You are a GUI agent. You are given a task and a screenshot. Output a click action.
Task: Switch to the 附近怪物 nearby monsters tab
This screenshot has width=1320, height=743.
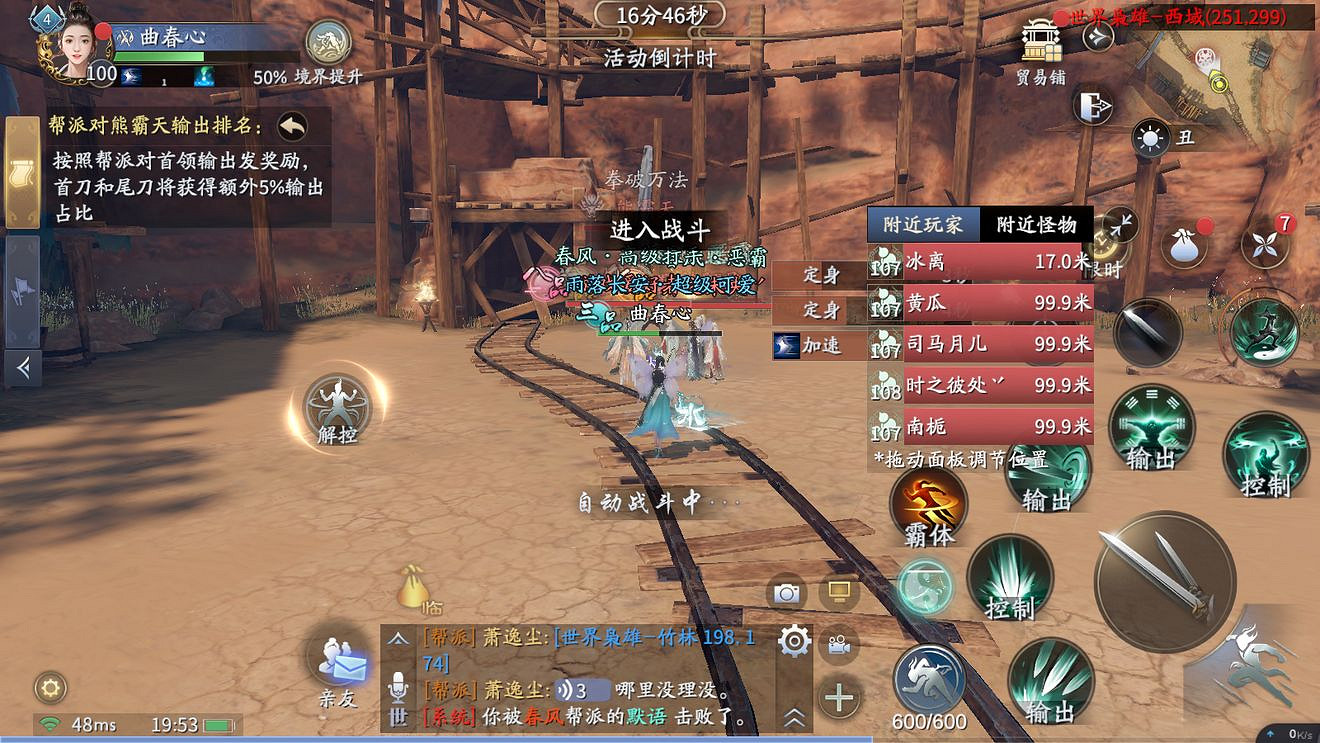1035,224
